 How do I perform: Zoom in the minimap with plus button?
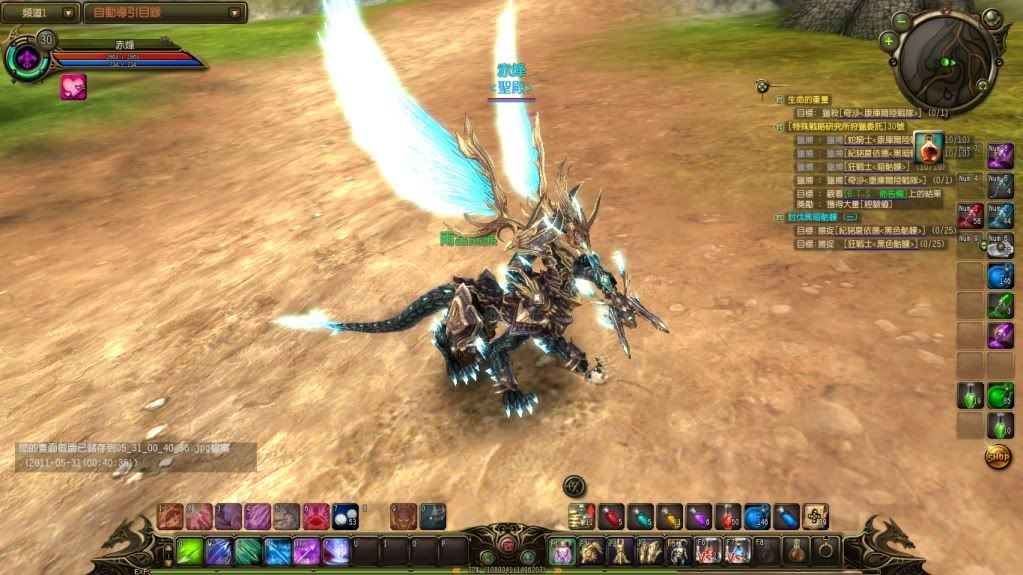888,41
